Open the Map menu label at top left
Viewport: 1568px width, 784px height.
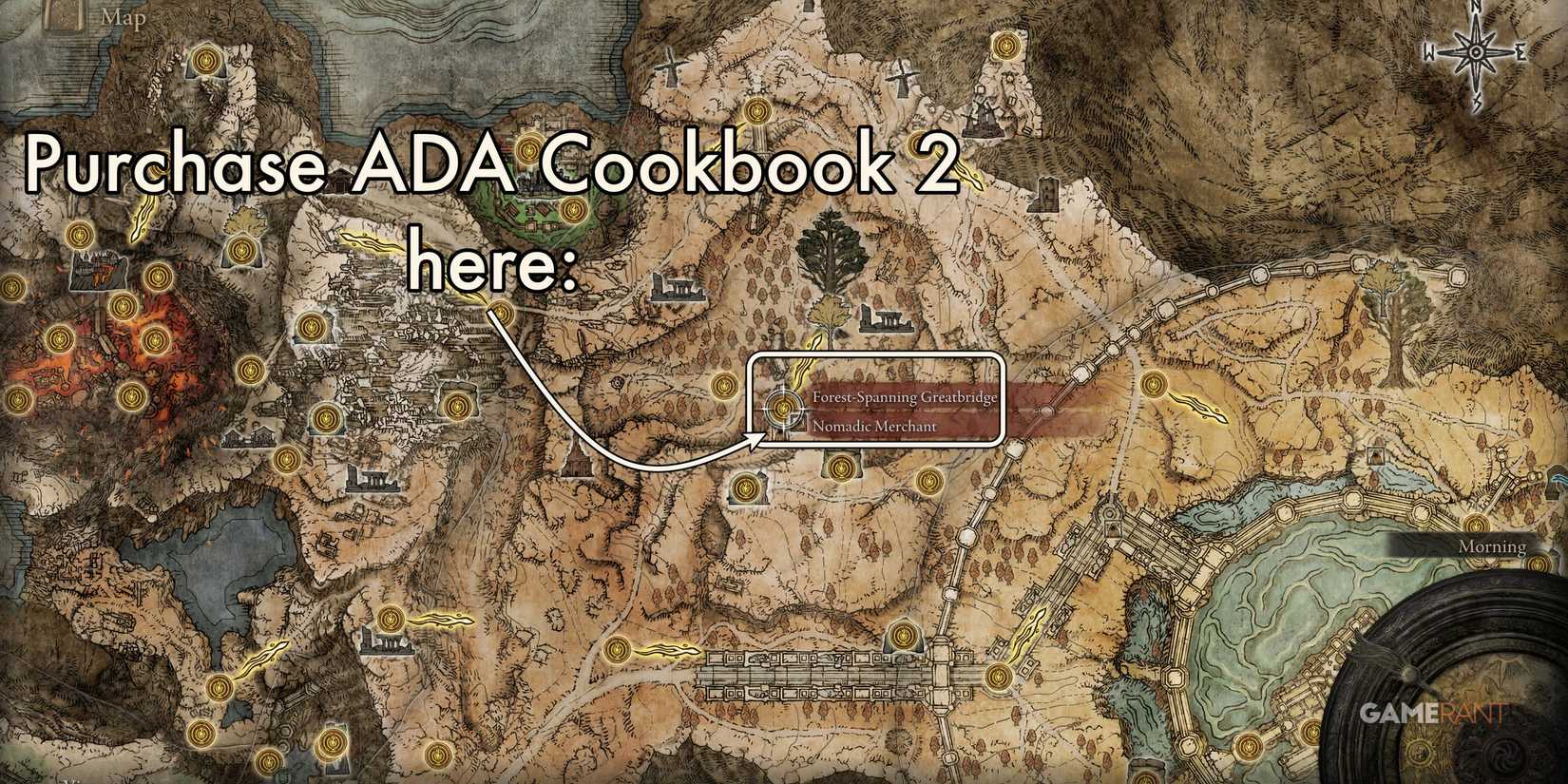pos(124,17)
